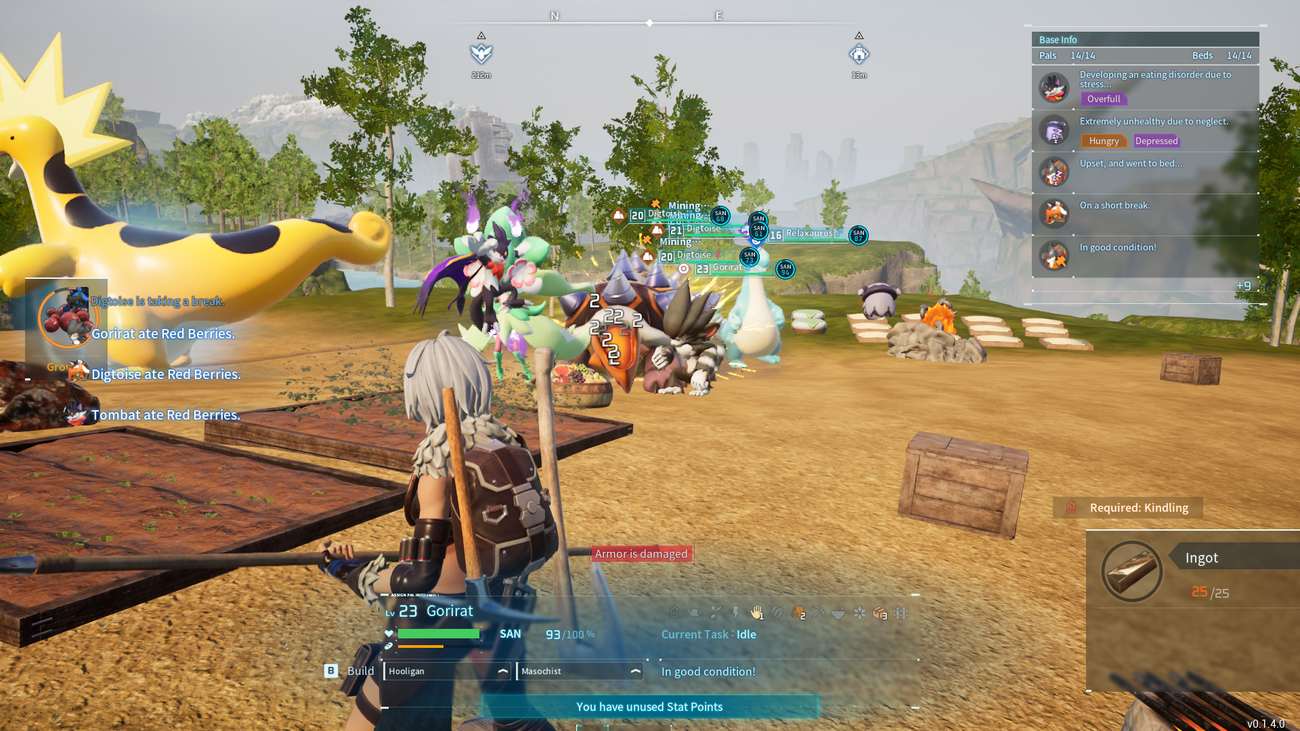Click the Watering can work icon

(694, 613)
